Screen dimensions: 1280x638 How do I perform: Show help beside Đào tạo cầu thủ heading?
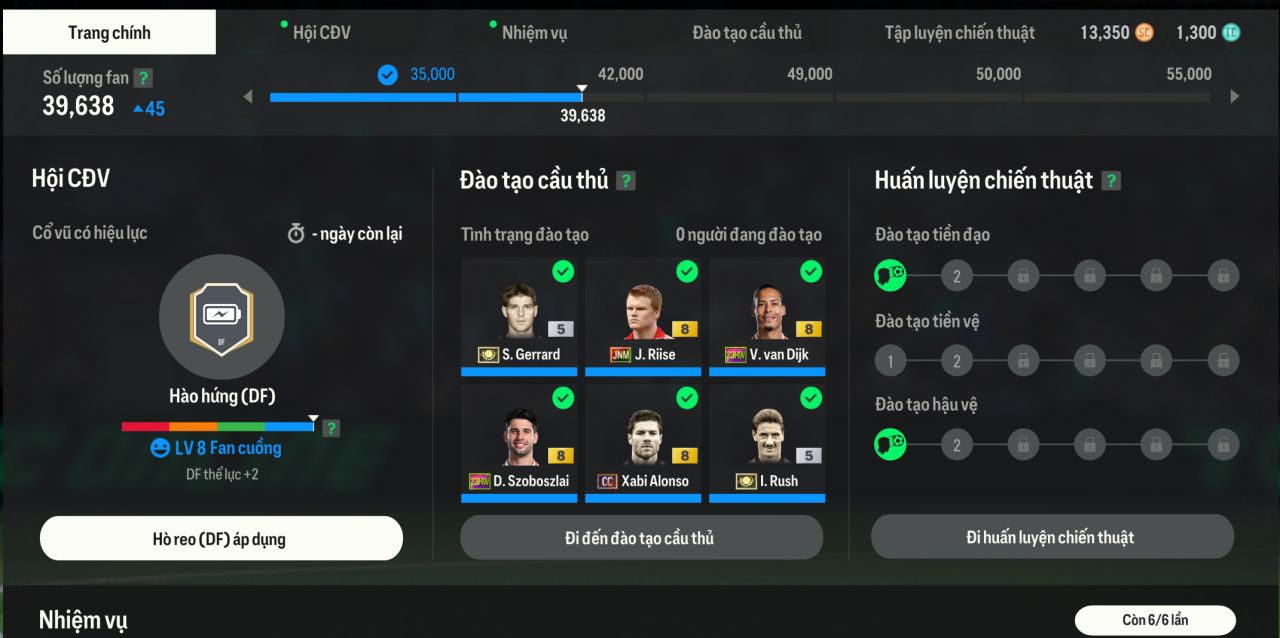tap(626, 181)
